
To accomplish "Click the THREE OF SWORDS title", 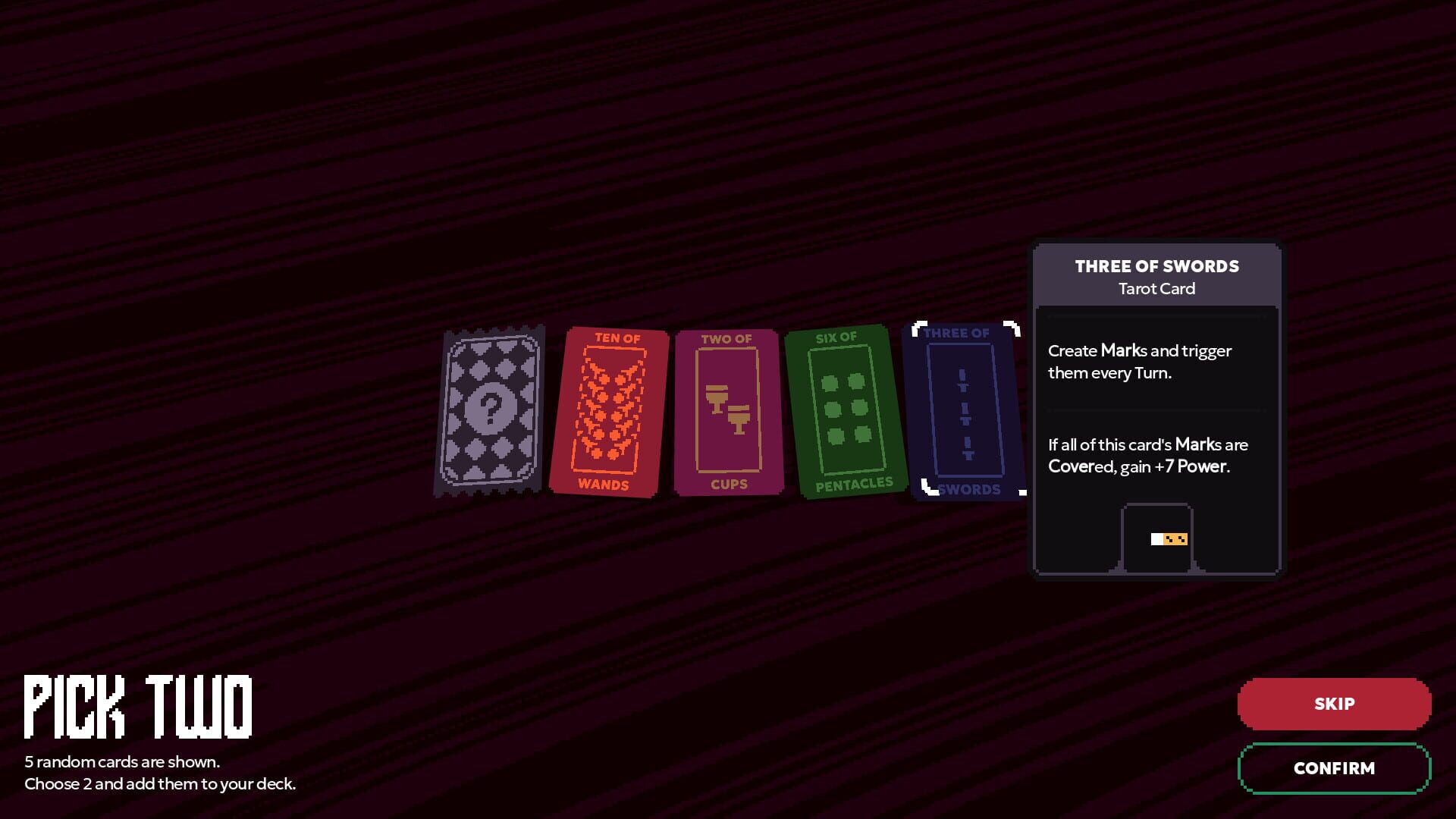I will 1156,266.
